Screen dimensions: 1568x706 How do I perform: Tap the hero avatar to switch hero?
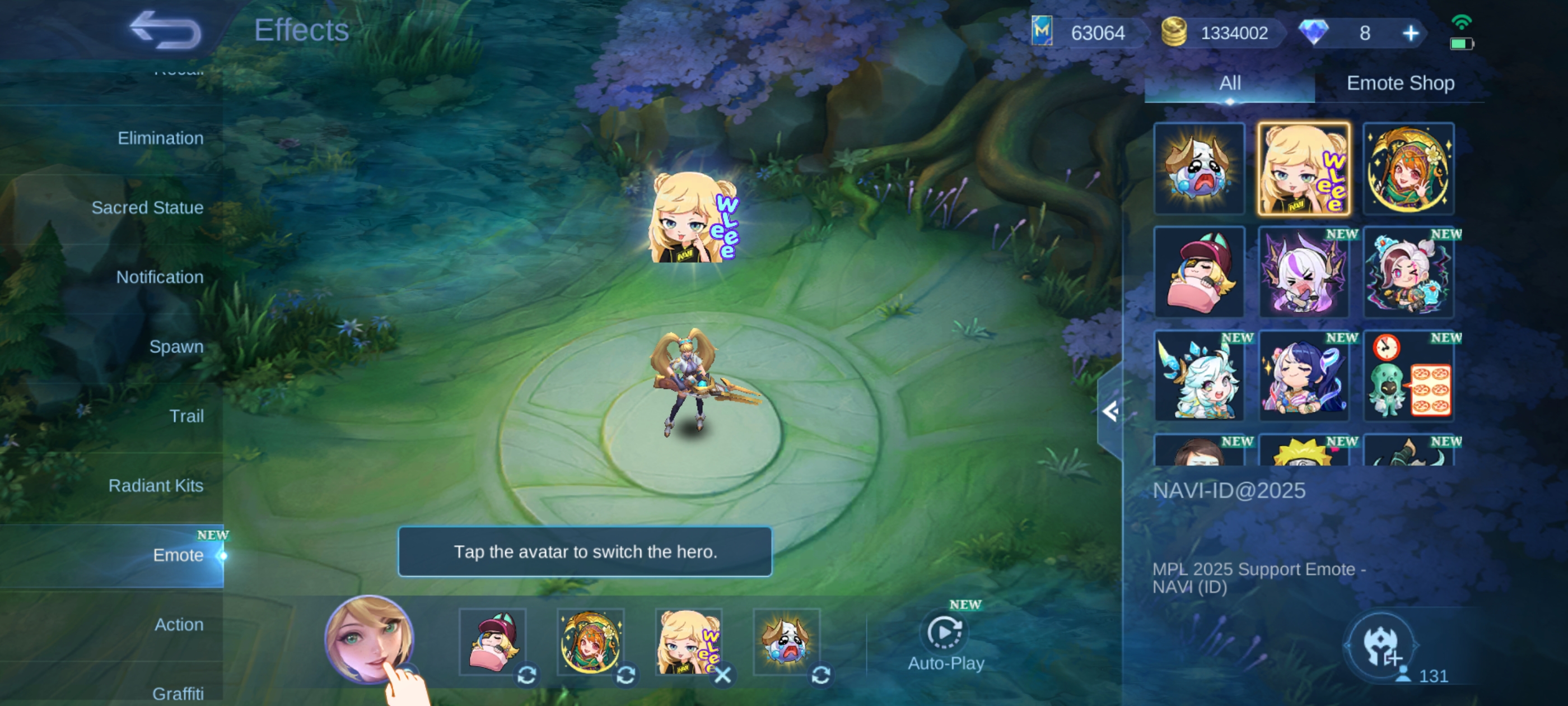tap(370, 639)
